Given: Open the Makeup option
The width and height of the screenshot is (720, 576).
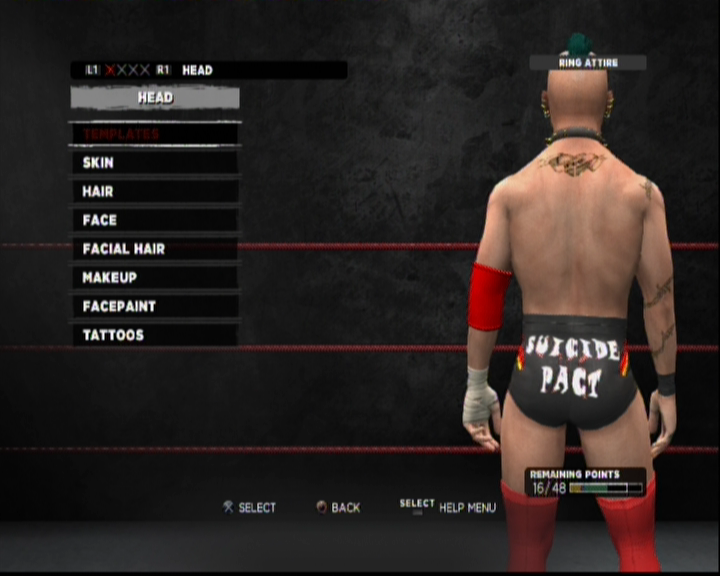Looking at the screenshot, I should pyautogui.click(x=154, y=277).
